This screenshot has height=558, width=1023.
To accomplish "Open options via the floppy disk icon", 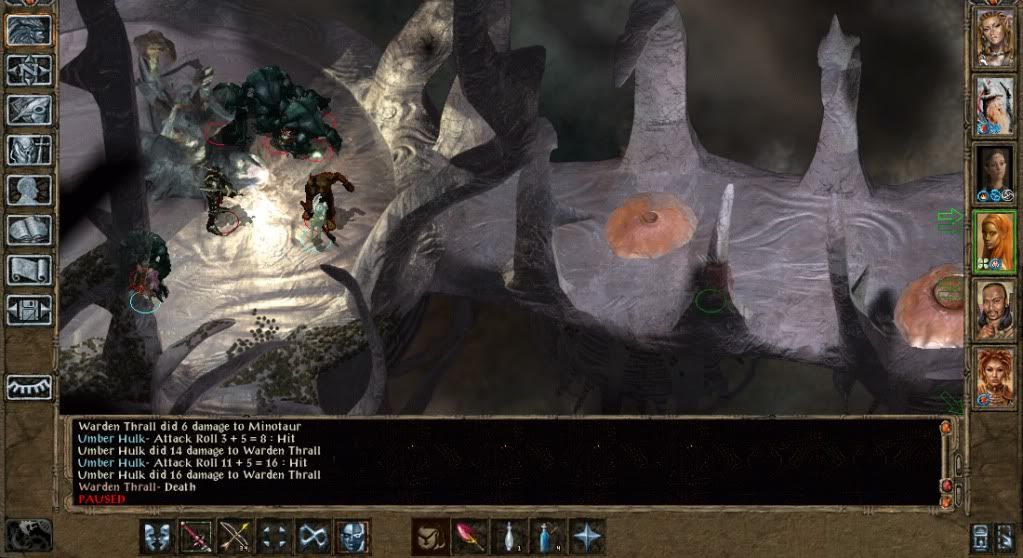I will (x=29, y=310).
